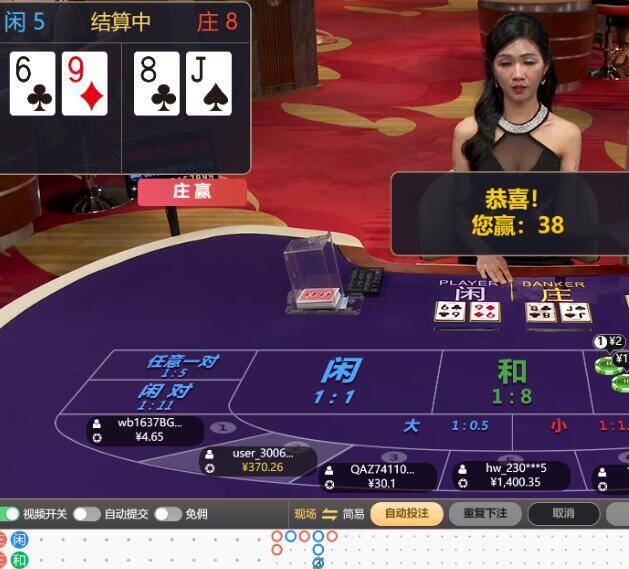The width and height of the screenshot is (629, 569).
Task: Toggle the 视频开关 video switch
Action: 14,514
